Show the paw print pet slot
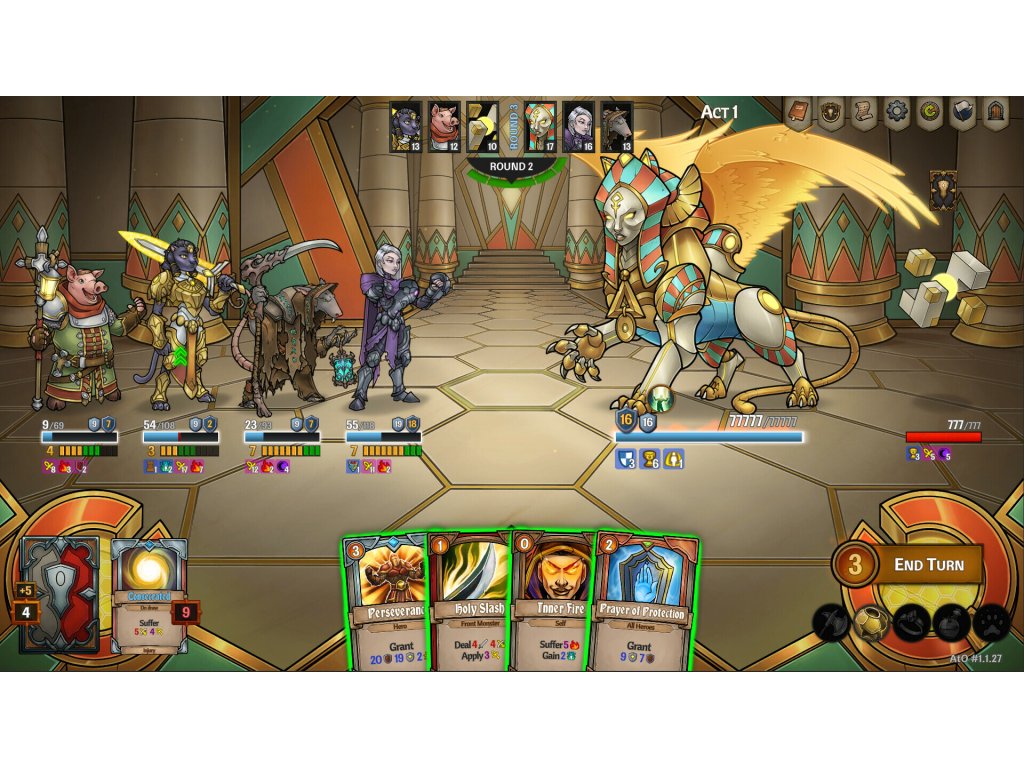 click(x=991, y=623)
